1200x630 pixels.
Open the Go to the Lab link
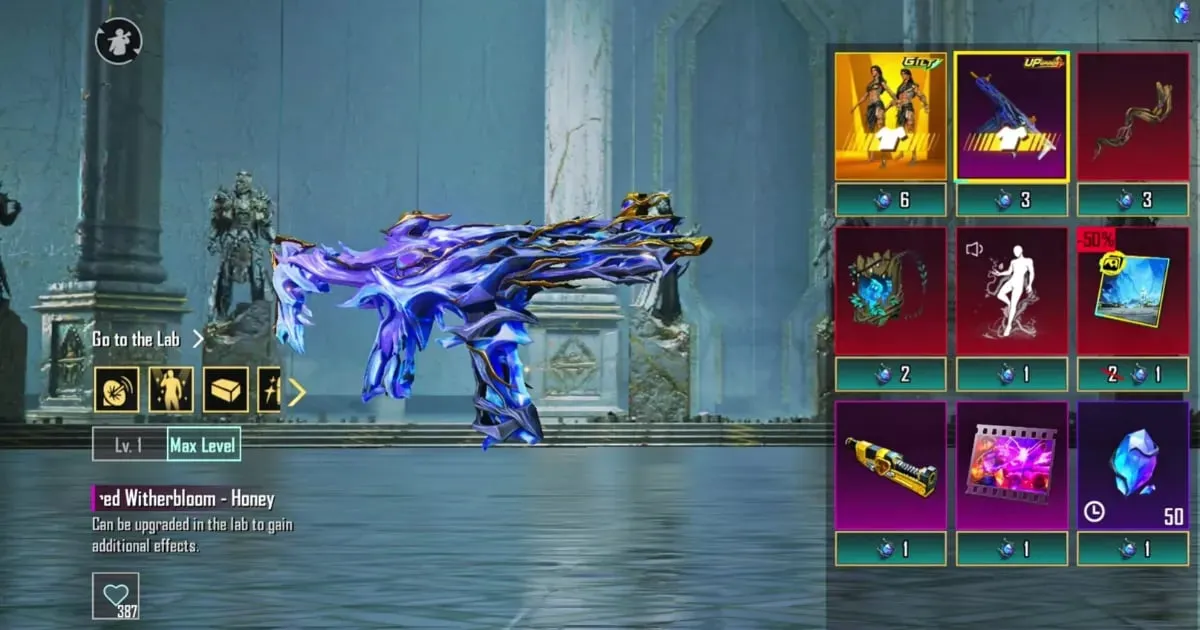[x=146, y=339]
